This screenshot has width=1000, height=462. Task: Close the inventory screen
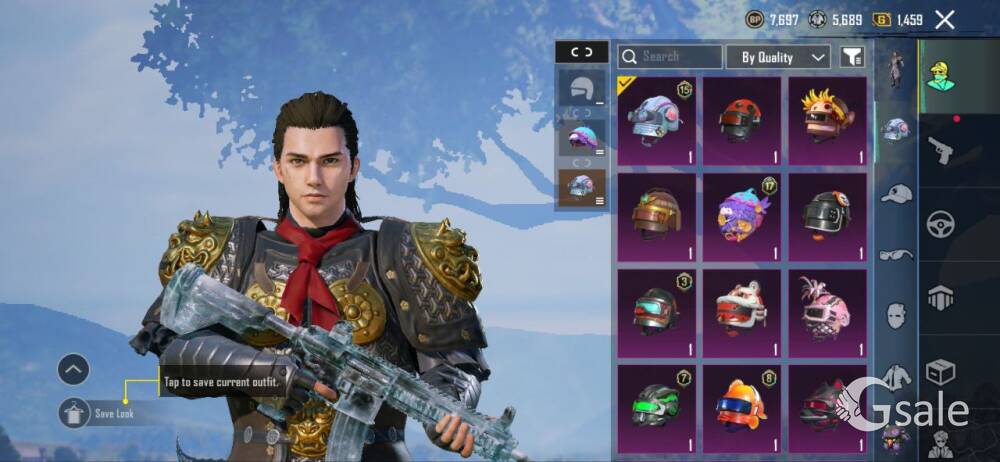click(944, 19)
